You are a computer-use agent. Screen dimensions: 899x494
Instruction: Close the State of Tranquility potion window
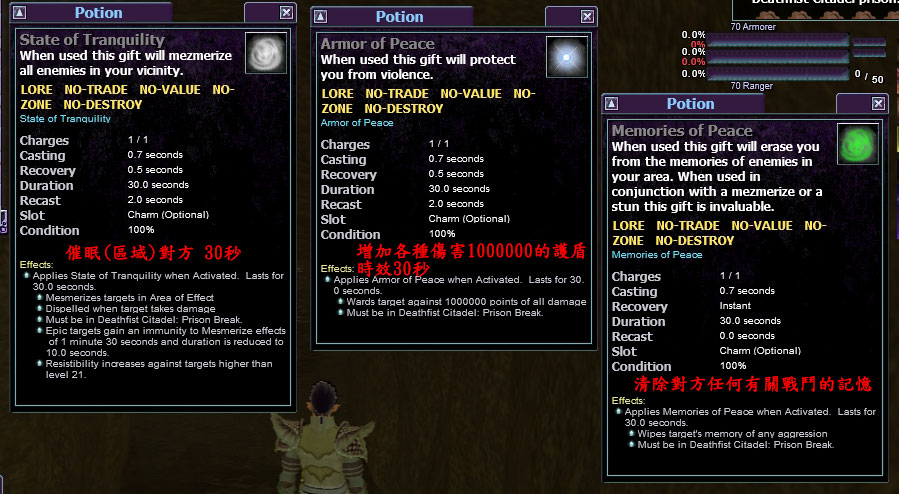287,13
